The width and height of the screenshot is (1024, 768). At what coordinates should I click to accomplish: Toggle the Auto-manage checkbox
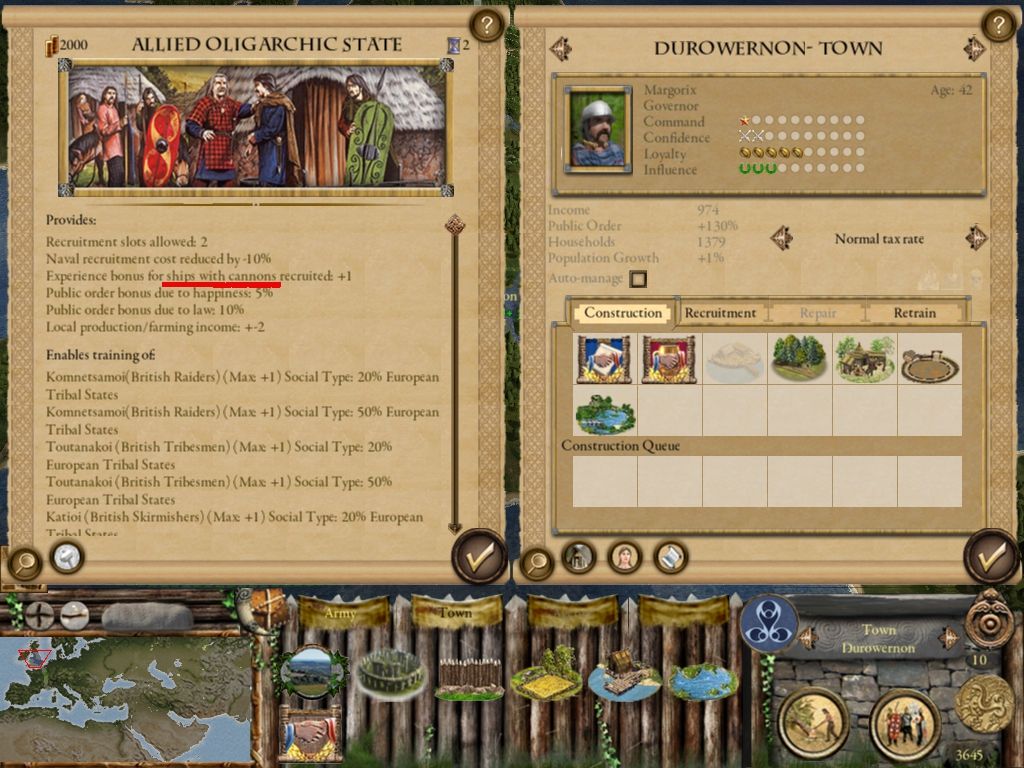pyautogui.click(x=638, y=279)
